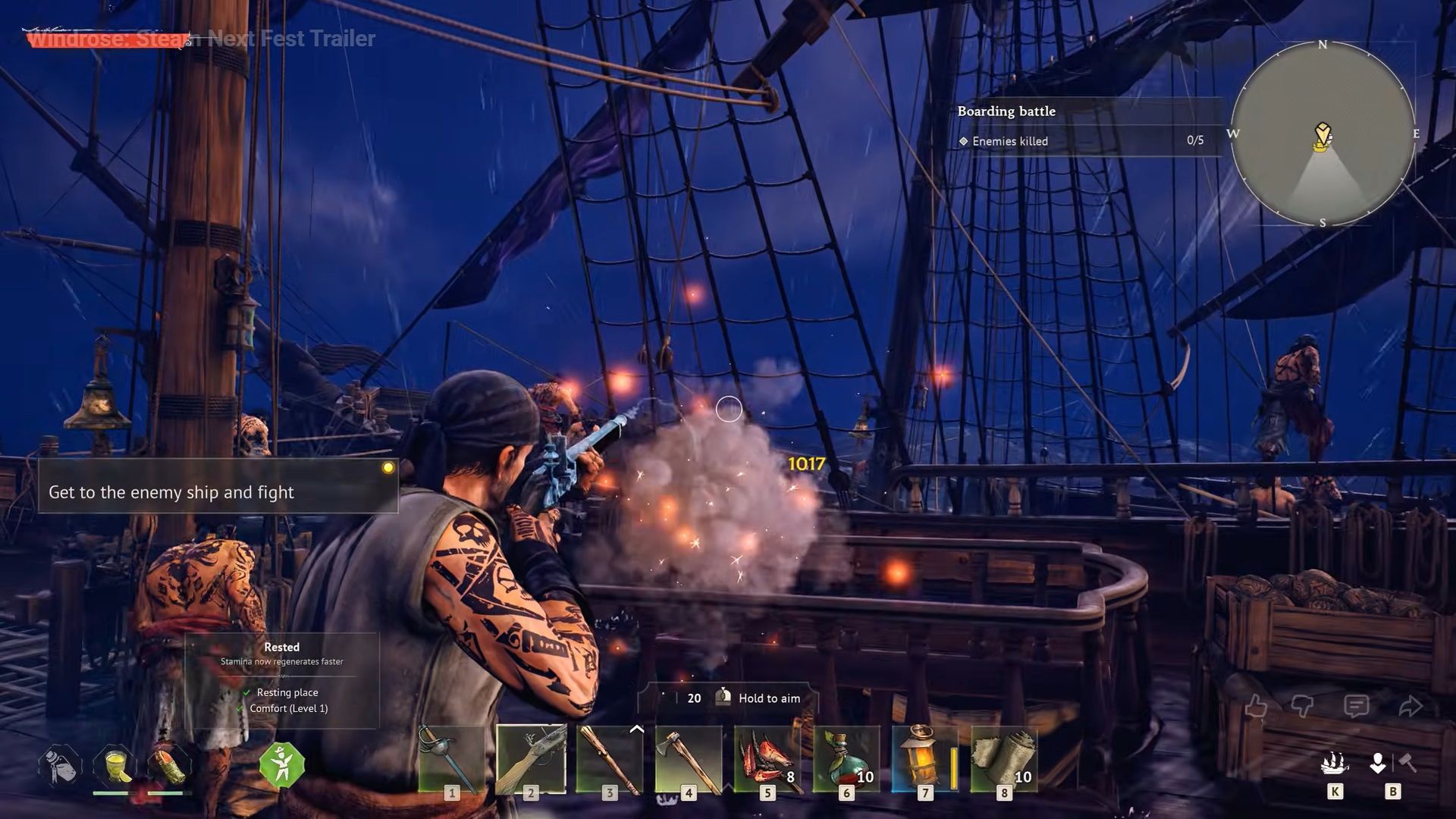Select the crab claws in hotbar slot 5
Viewport: 1456px width, 819px height.
768,758
